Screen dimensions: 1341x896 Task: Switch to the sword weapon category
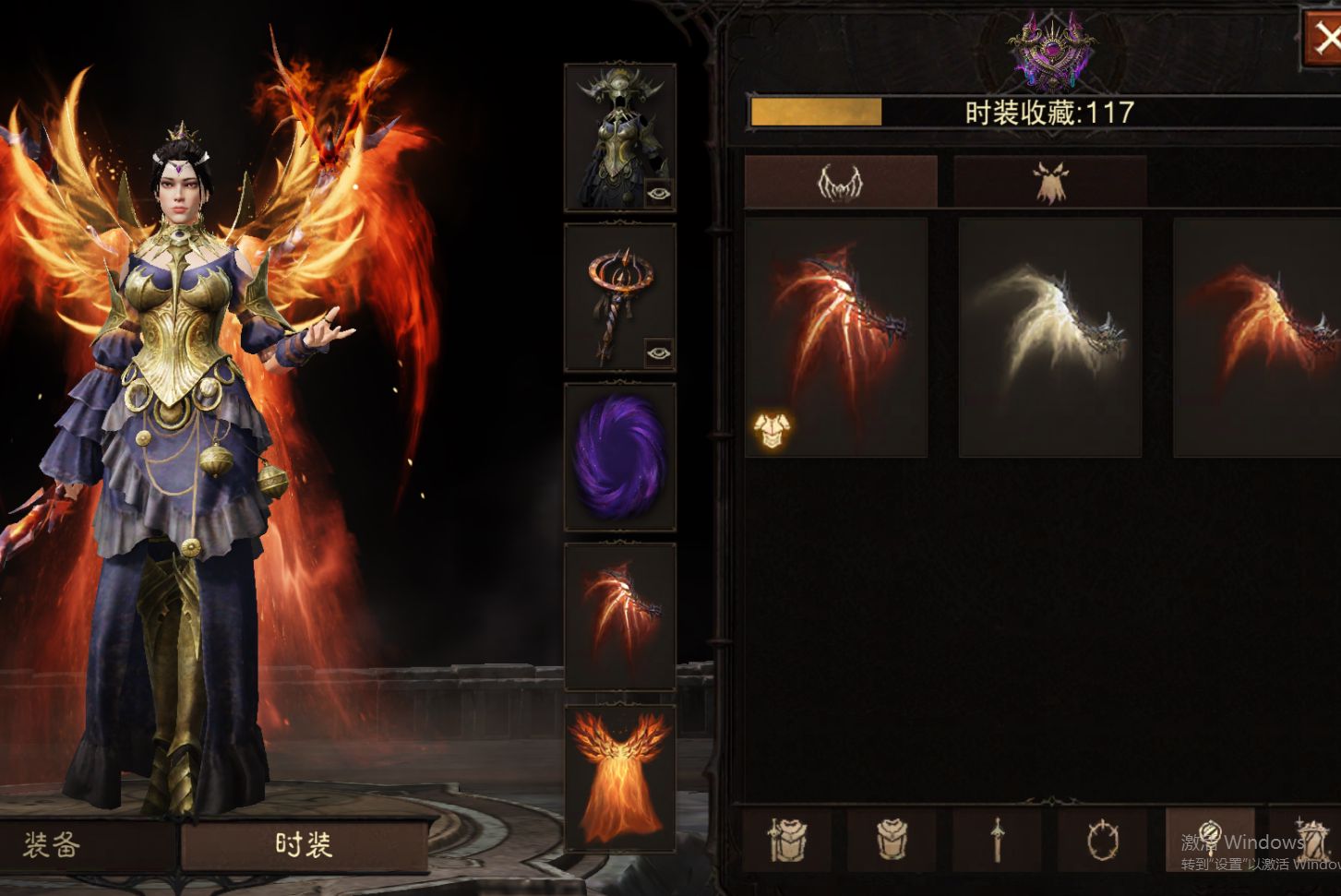[x=997, y=840]
